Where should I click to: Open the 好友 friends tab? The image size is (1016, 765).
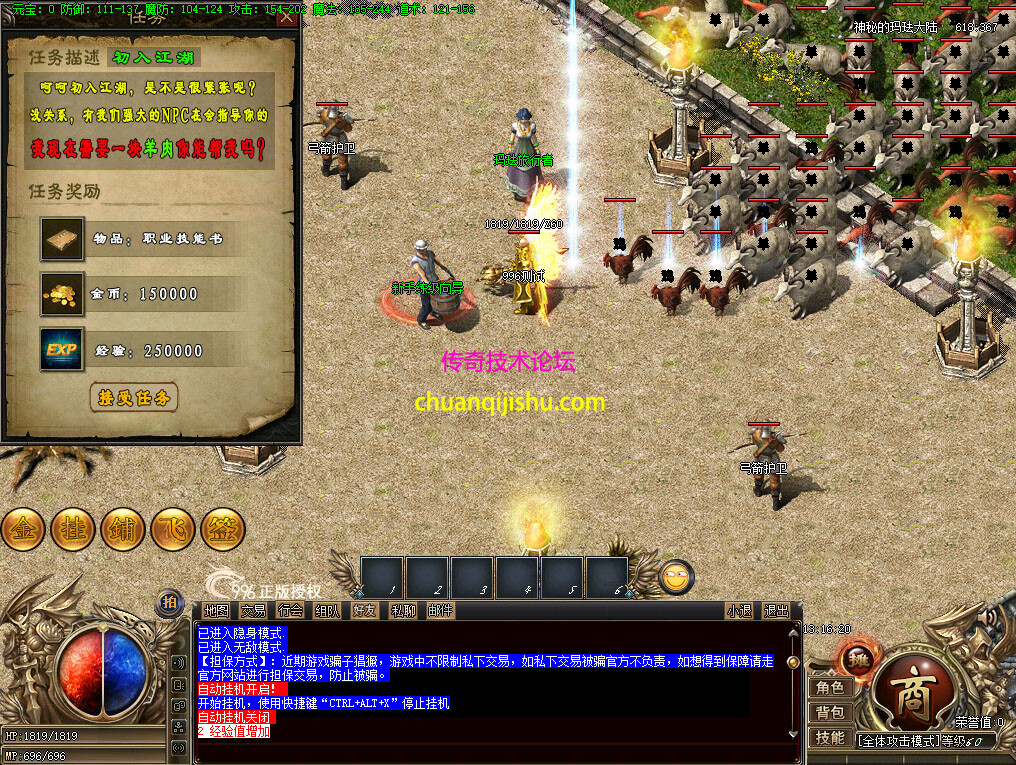pyautogui.click(x=365, y=610)
